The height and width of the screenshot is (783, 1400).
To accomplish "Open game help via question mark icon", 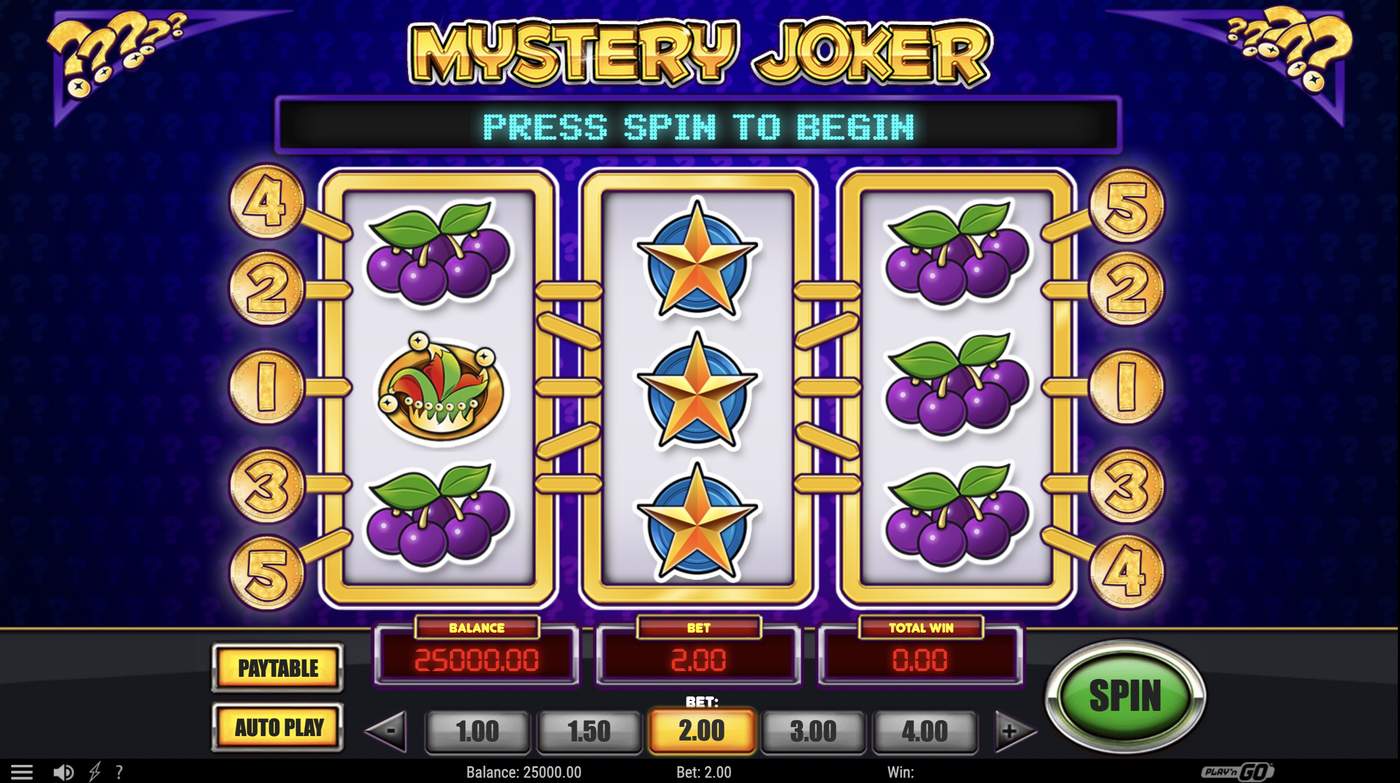I will 120,771.
